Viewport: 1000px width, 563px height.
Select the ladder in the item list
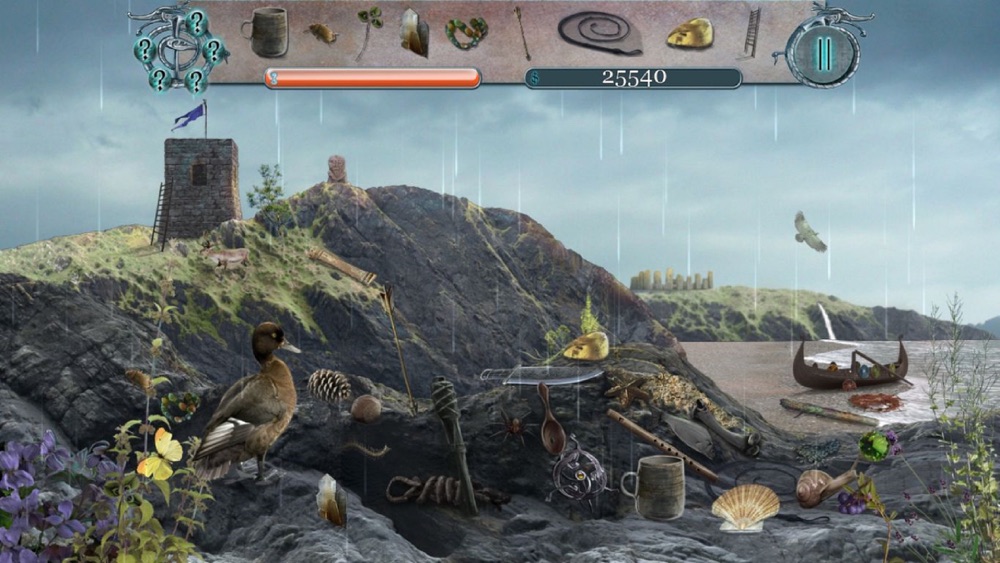click(x=752, y=32)
